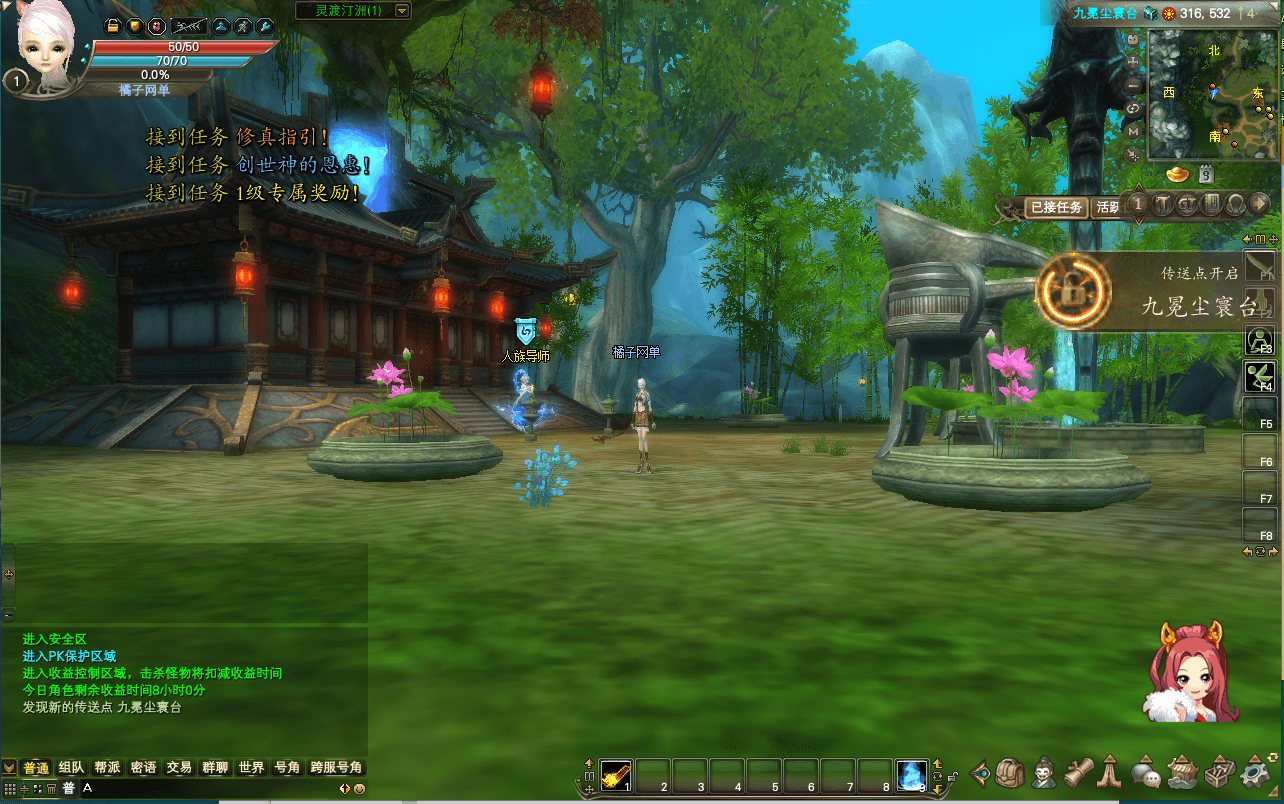Viewport: 1284px width, 804px height.
Task: Toggle the gold padlock icon
Action: (113, 26)
